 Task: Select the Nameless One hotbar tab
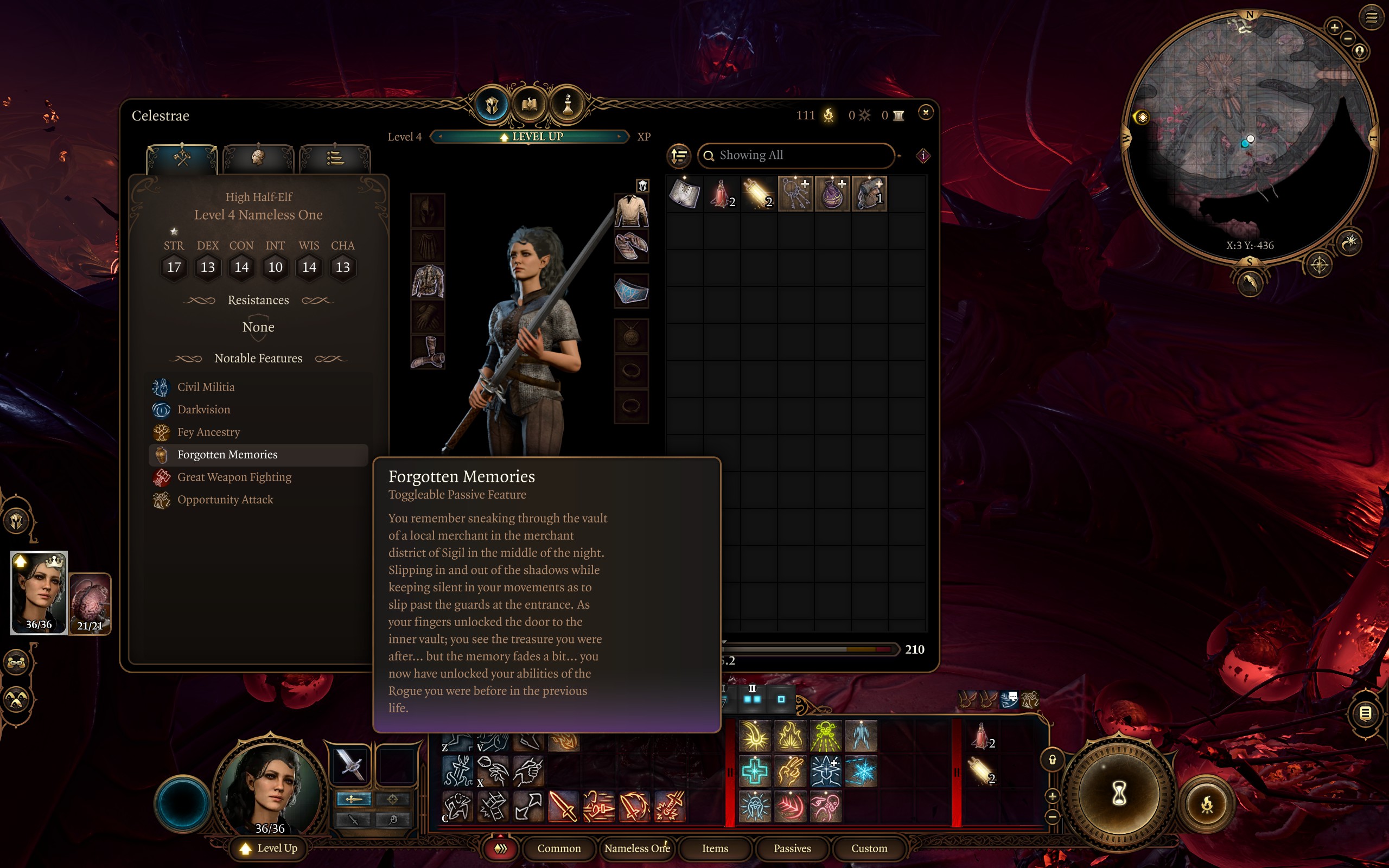(x=636, y=848)
